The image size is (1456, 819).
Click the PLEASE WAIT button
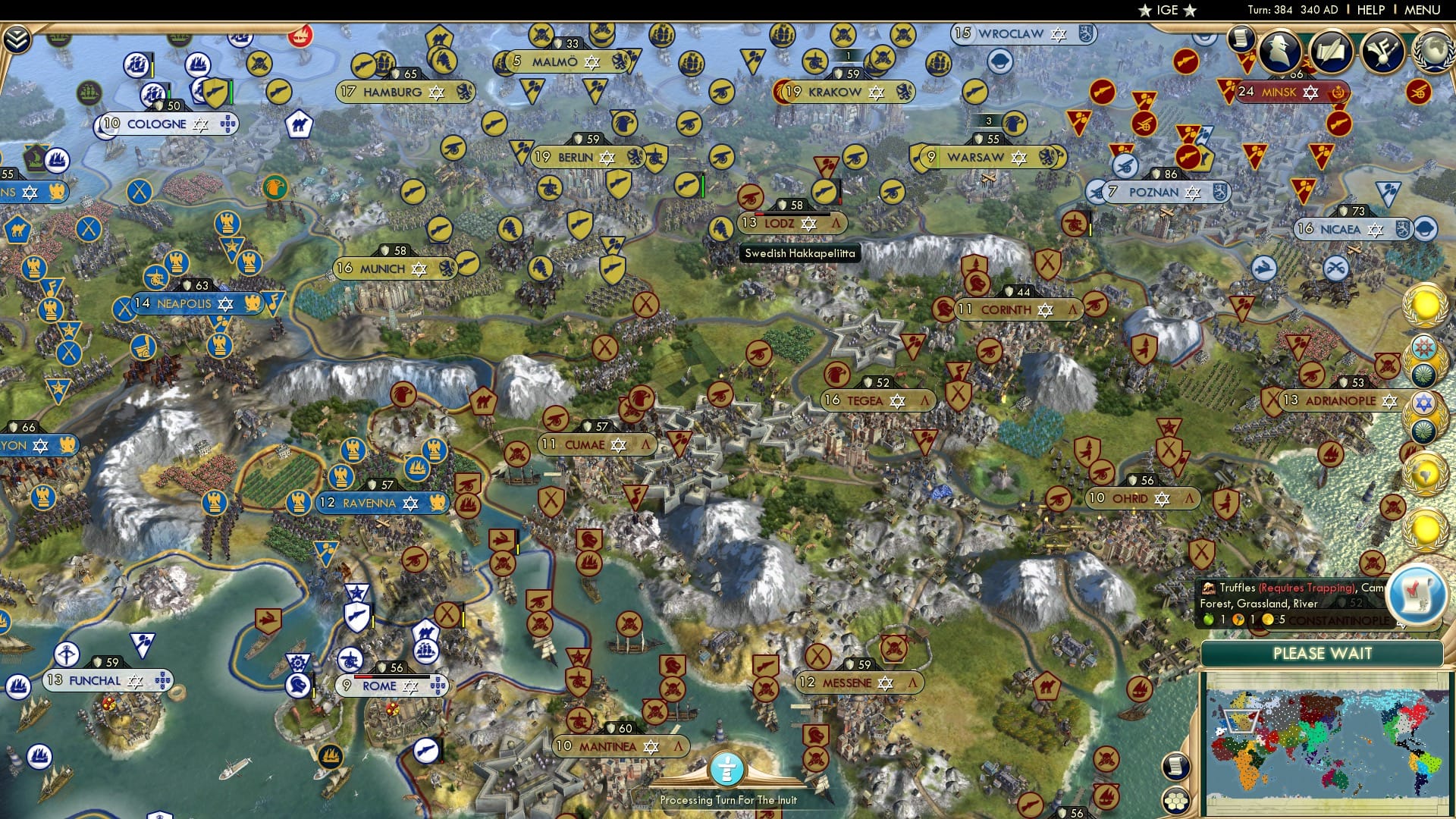(x=1323, y=654)
